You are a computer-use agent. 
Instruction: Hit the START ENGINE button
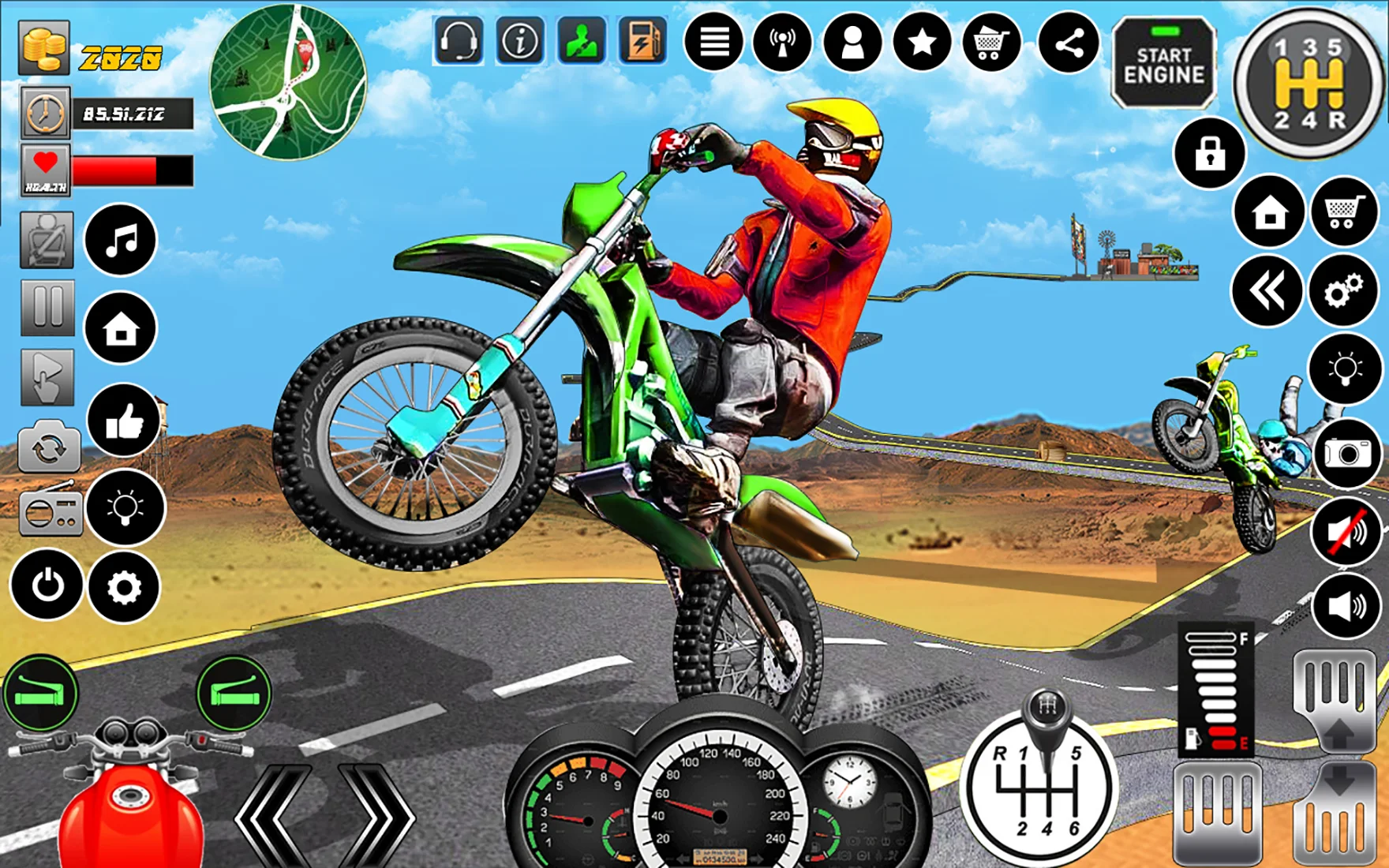tap(1163, 64)
